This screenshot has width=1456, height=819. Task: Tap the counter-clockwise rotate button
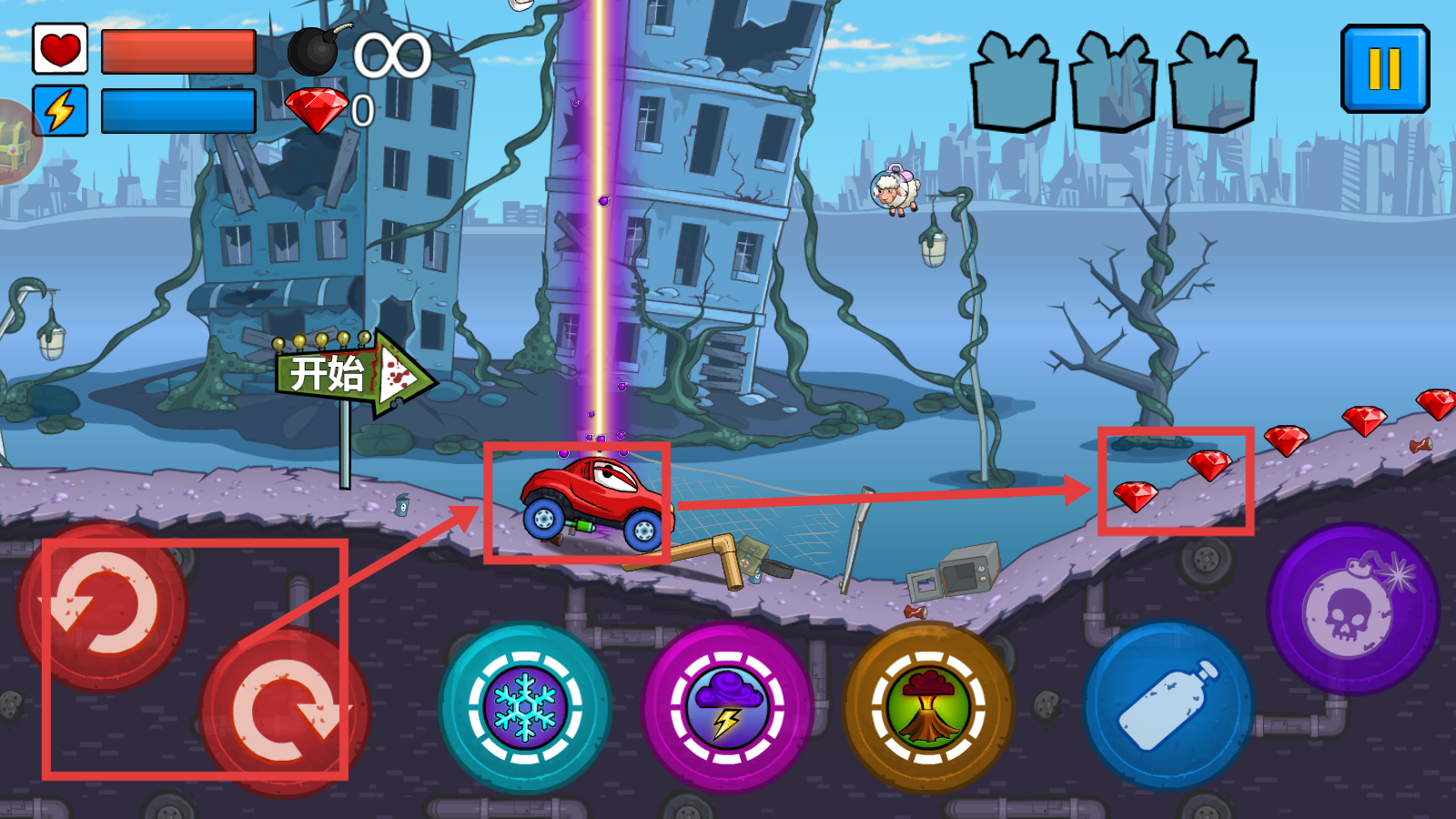coord(102,606)
